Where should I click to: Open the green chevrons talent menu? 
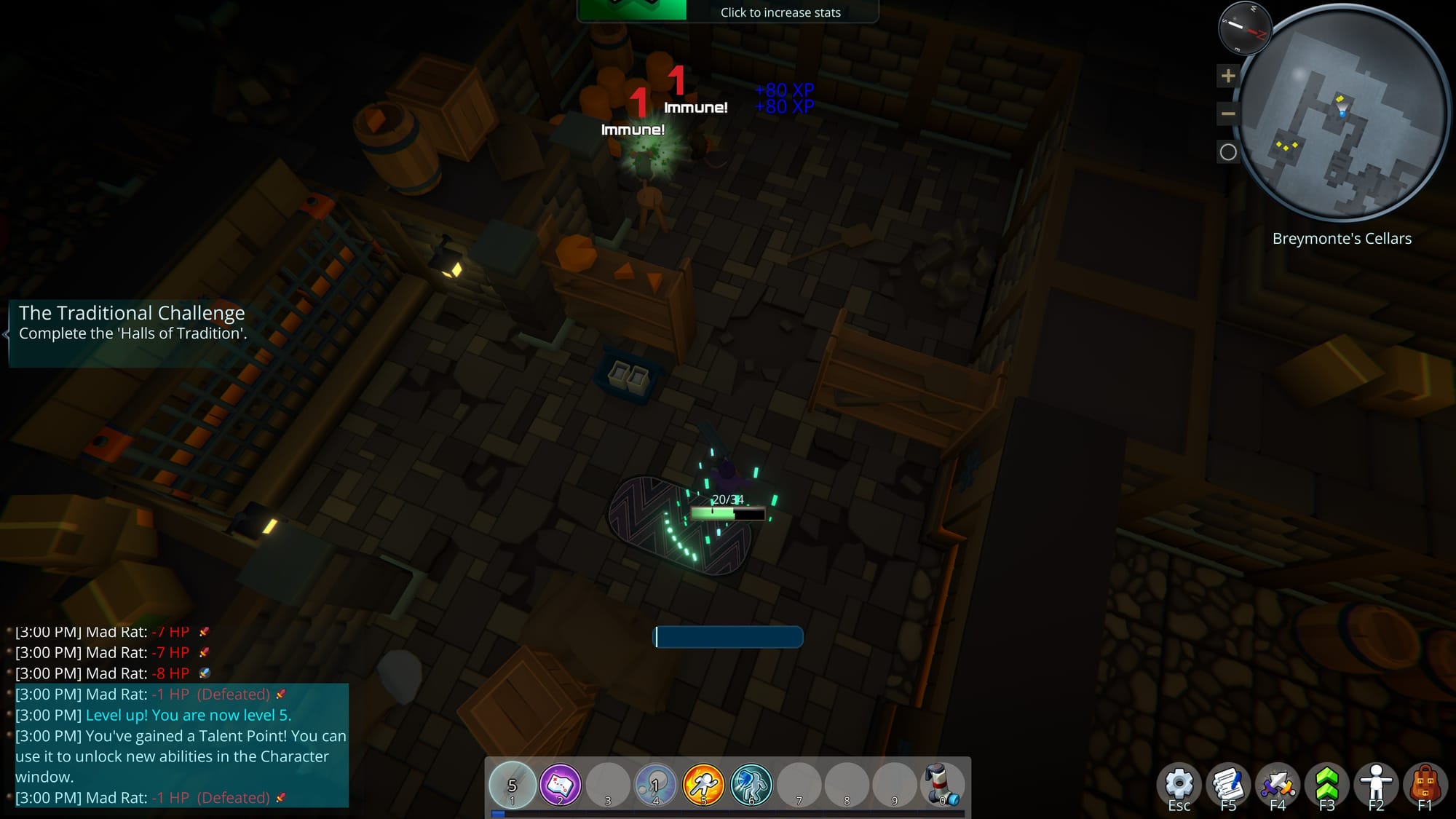click(x=1327, y=785)
